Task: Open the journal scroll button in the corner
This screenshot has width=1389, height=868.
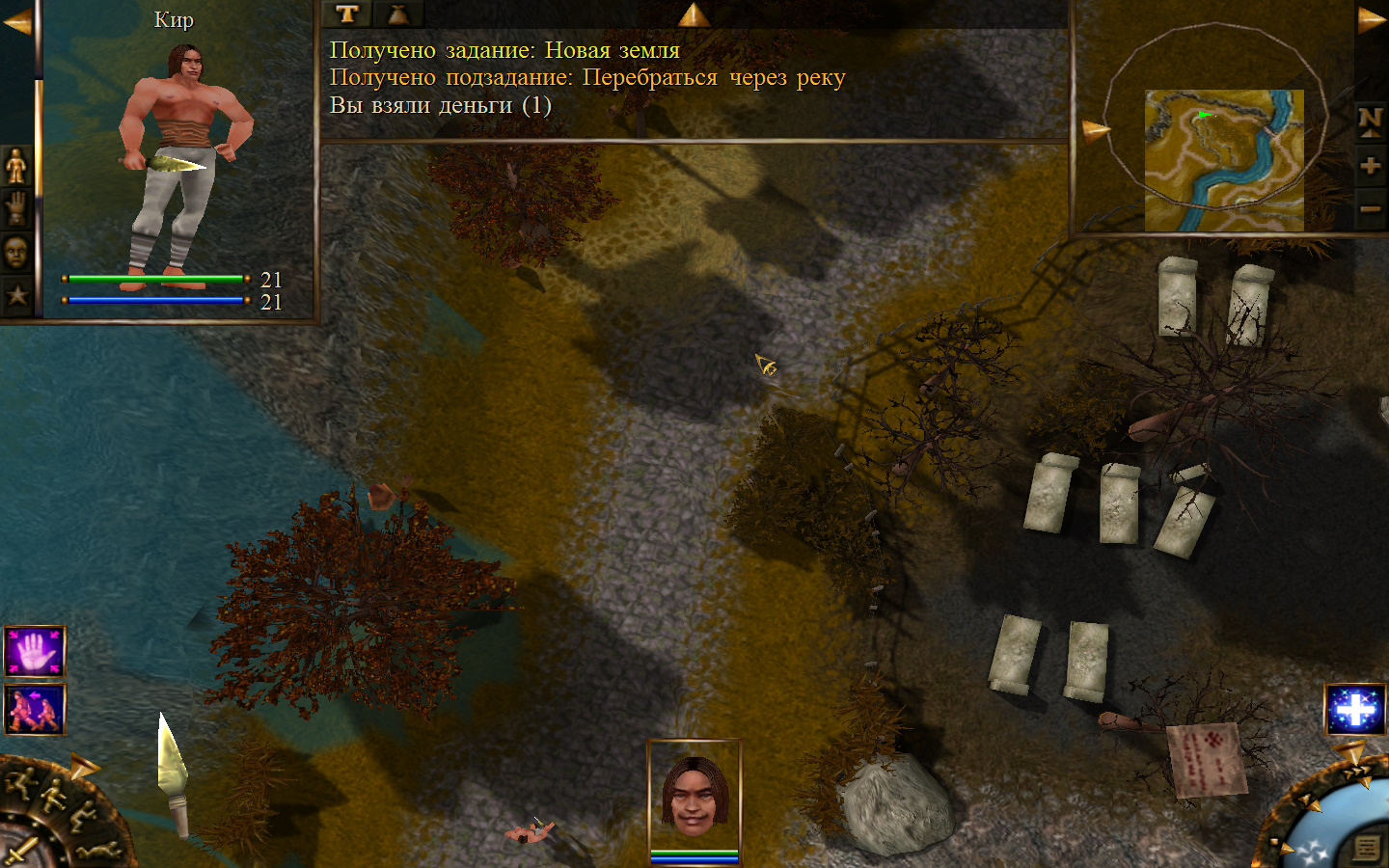Action: point(1366,848)
